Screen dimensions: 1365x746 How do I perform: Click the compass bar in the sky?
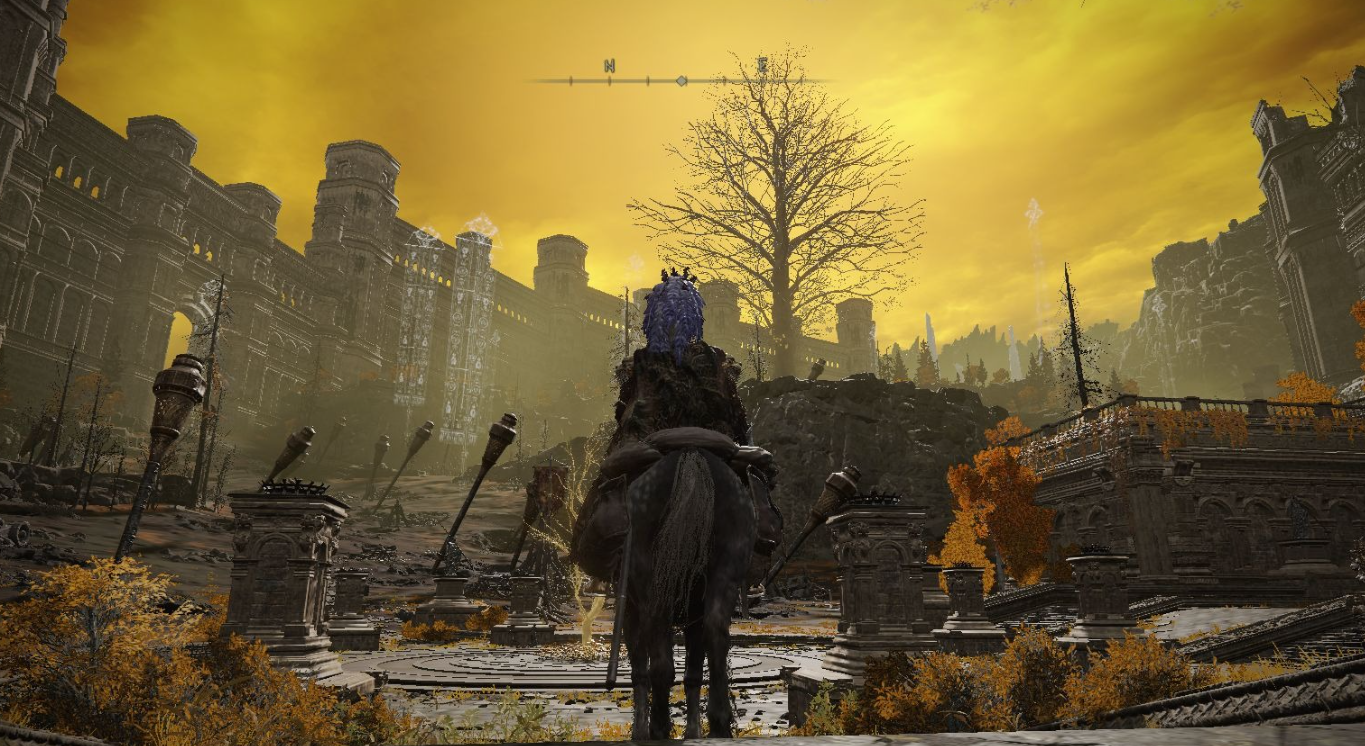tap(680, 79)
